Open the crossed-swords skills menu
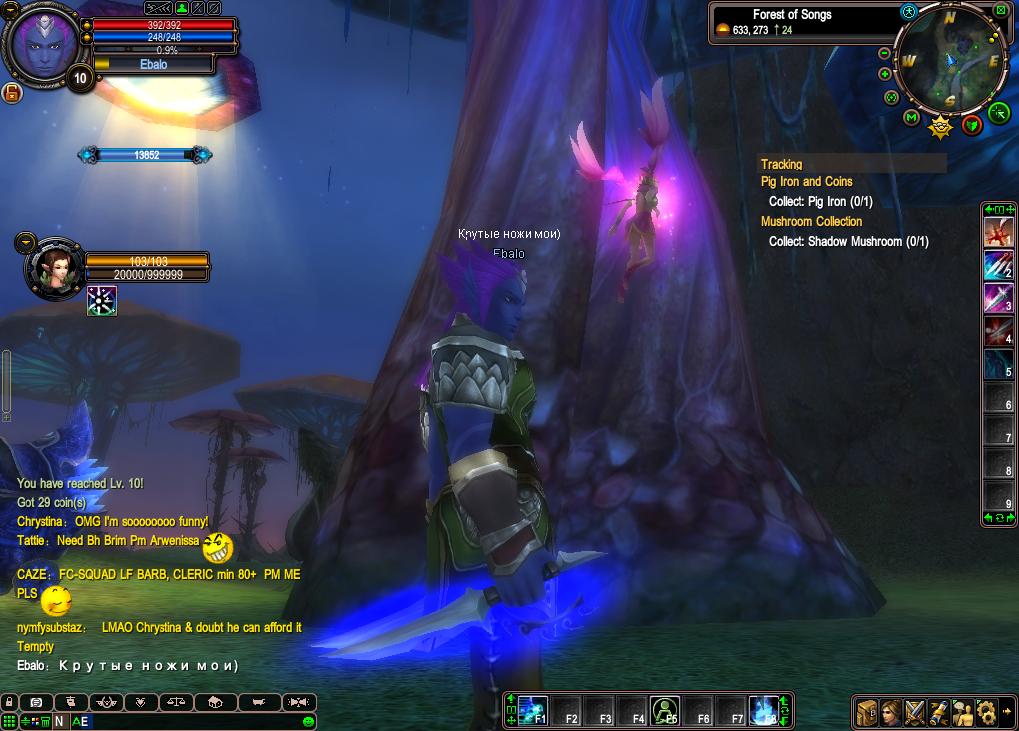Screen dimensions: 1019x731 click(x=914, y=712)
